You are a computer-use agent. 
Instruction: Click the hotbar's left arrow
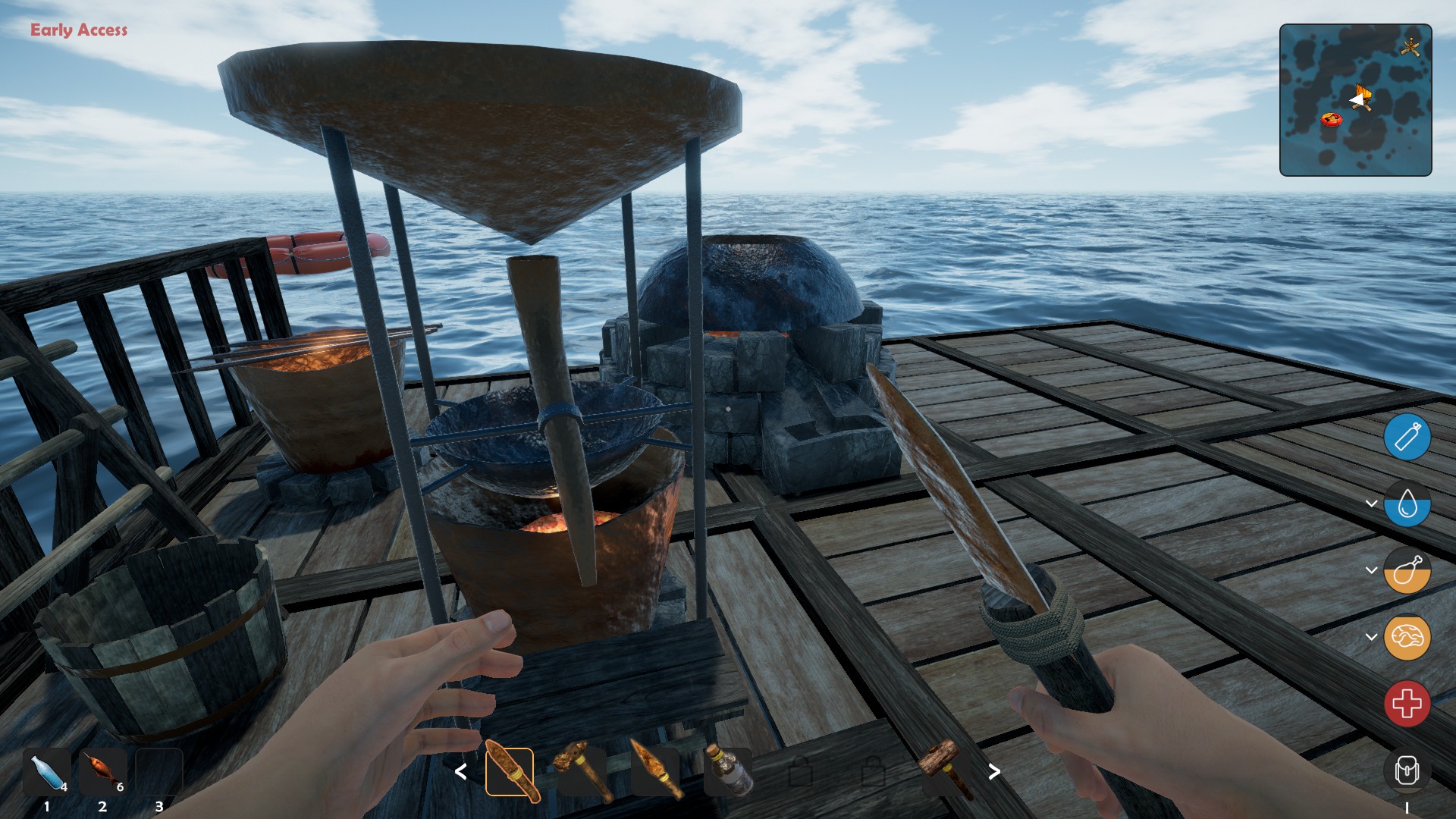pyautogui.click(x=460, y=772)
